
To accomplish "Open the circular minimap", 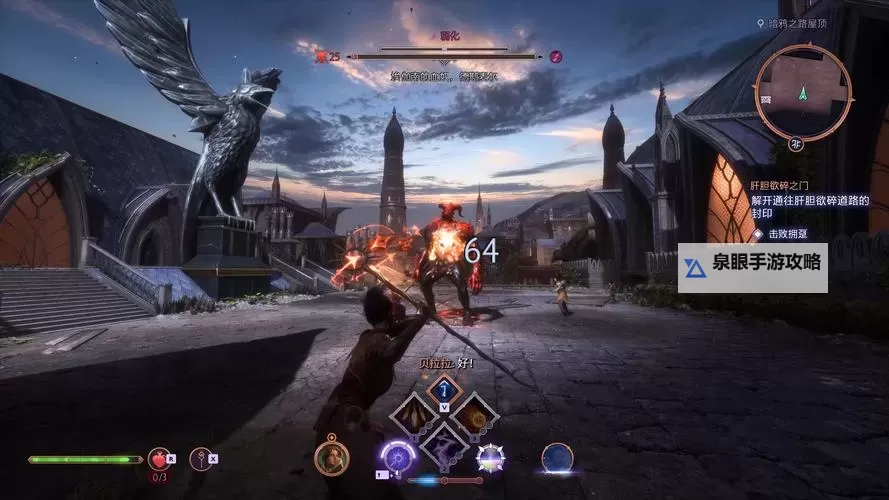I will point(804,94).
